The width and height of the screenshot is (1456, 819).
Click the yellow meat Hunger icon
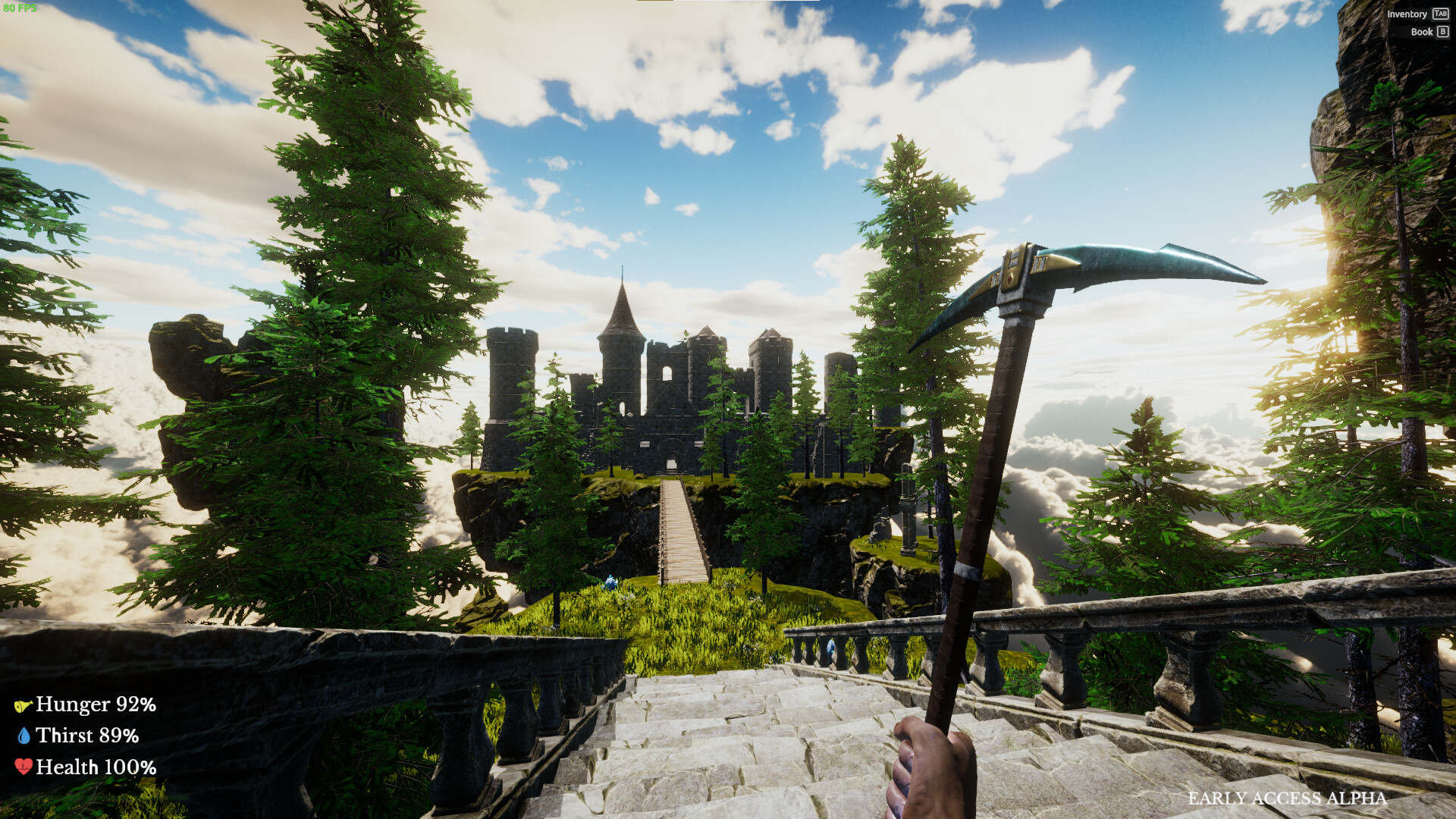(x=23, y=705)
